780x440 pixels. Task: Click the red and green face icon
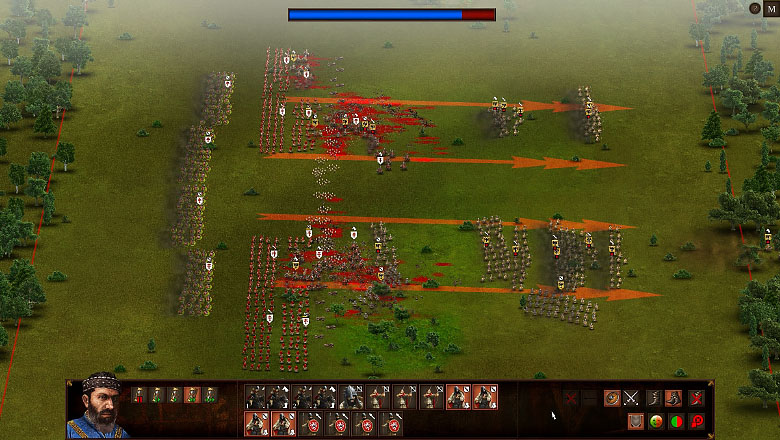pyautogui.click(x=656, y=421)
